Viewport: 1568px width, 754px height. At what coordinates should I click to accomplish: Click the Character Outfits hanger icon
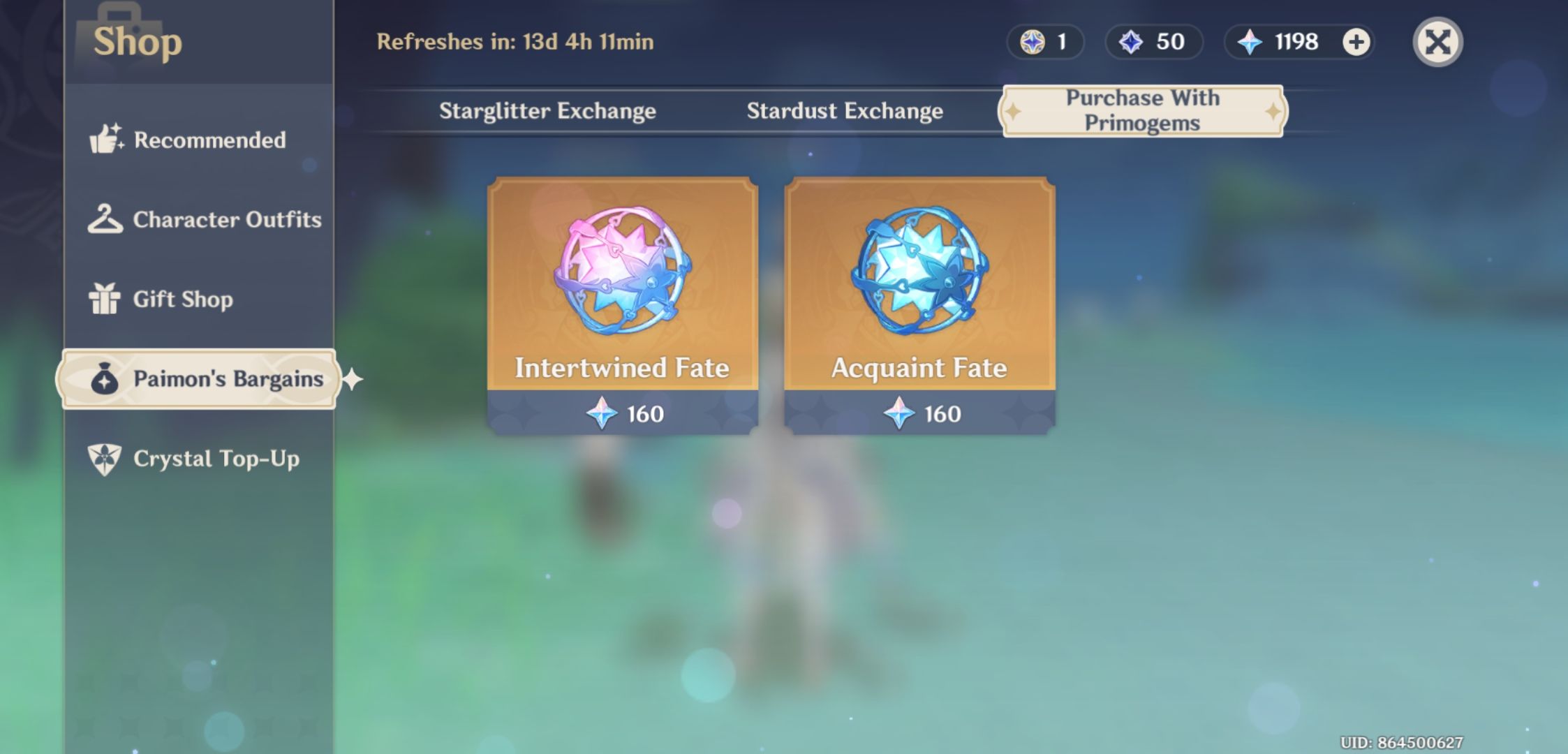105,219
